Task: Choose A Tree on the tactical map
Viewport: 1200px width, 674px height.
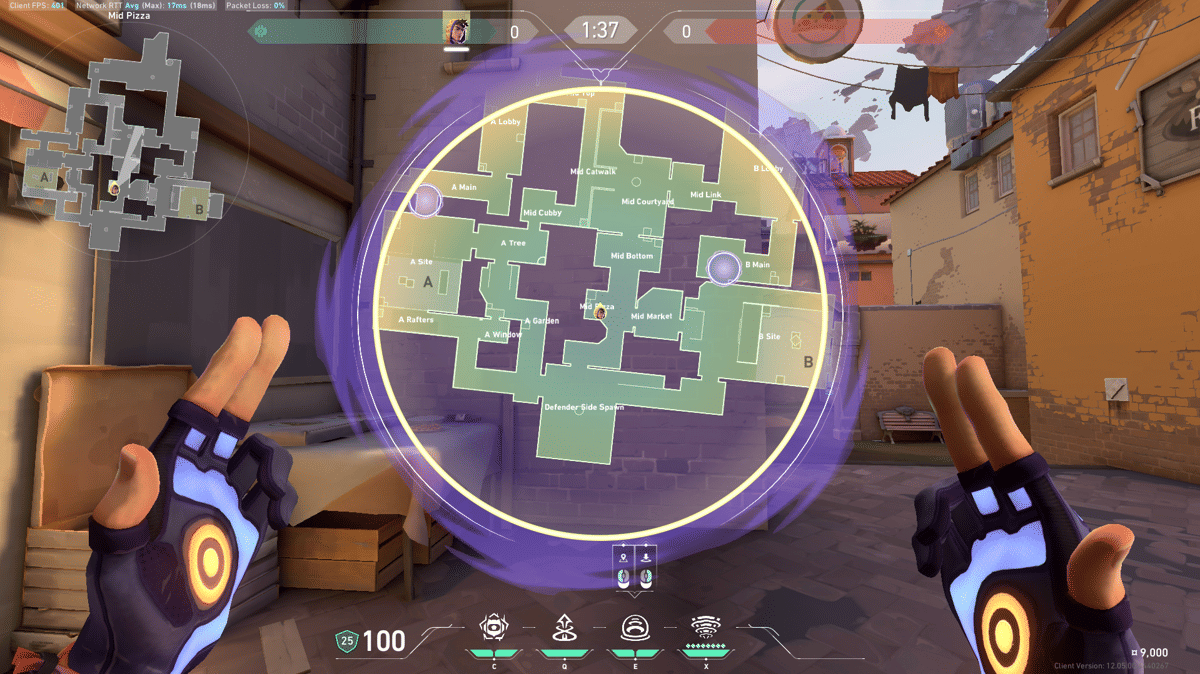Action: click(x=513, y=243)
